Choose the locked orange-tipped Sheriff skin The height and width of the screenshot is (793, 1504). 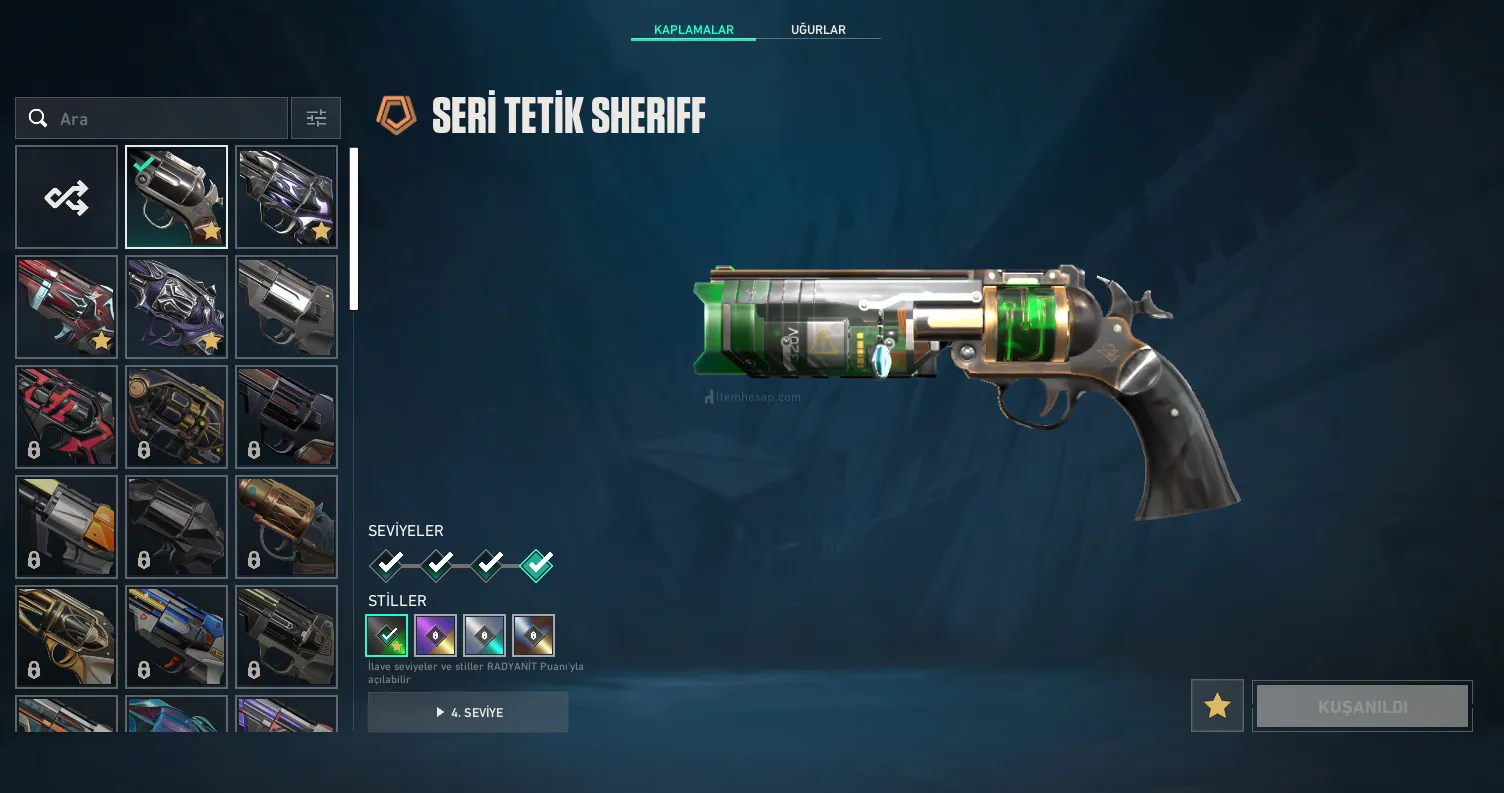tap(67, 527)
